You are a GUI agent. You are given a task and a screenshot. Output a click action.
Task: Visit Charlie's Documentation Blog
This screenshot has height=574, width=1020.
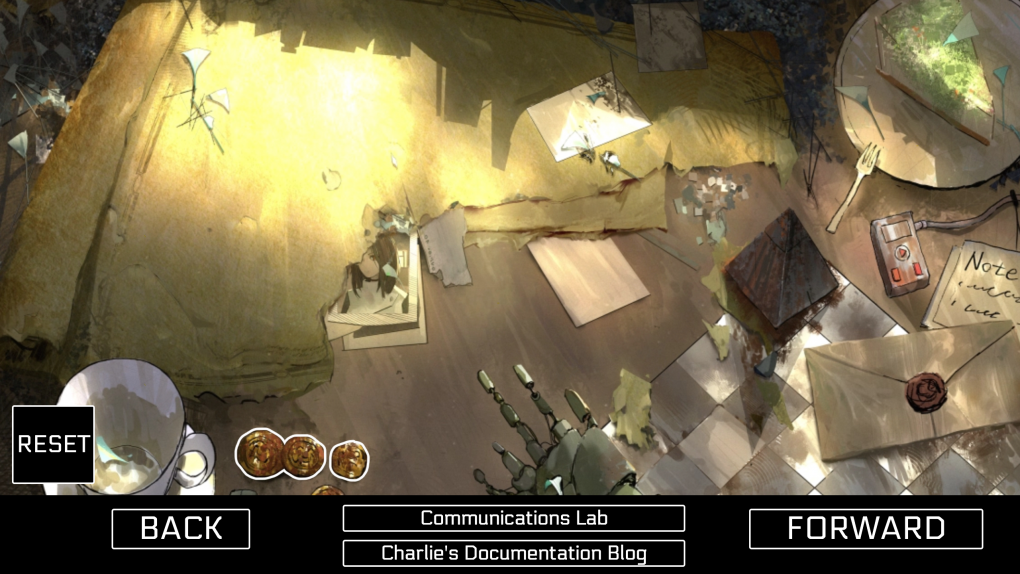click(x=513, y=553)
